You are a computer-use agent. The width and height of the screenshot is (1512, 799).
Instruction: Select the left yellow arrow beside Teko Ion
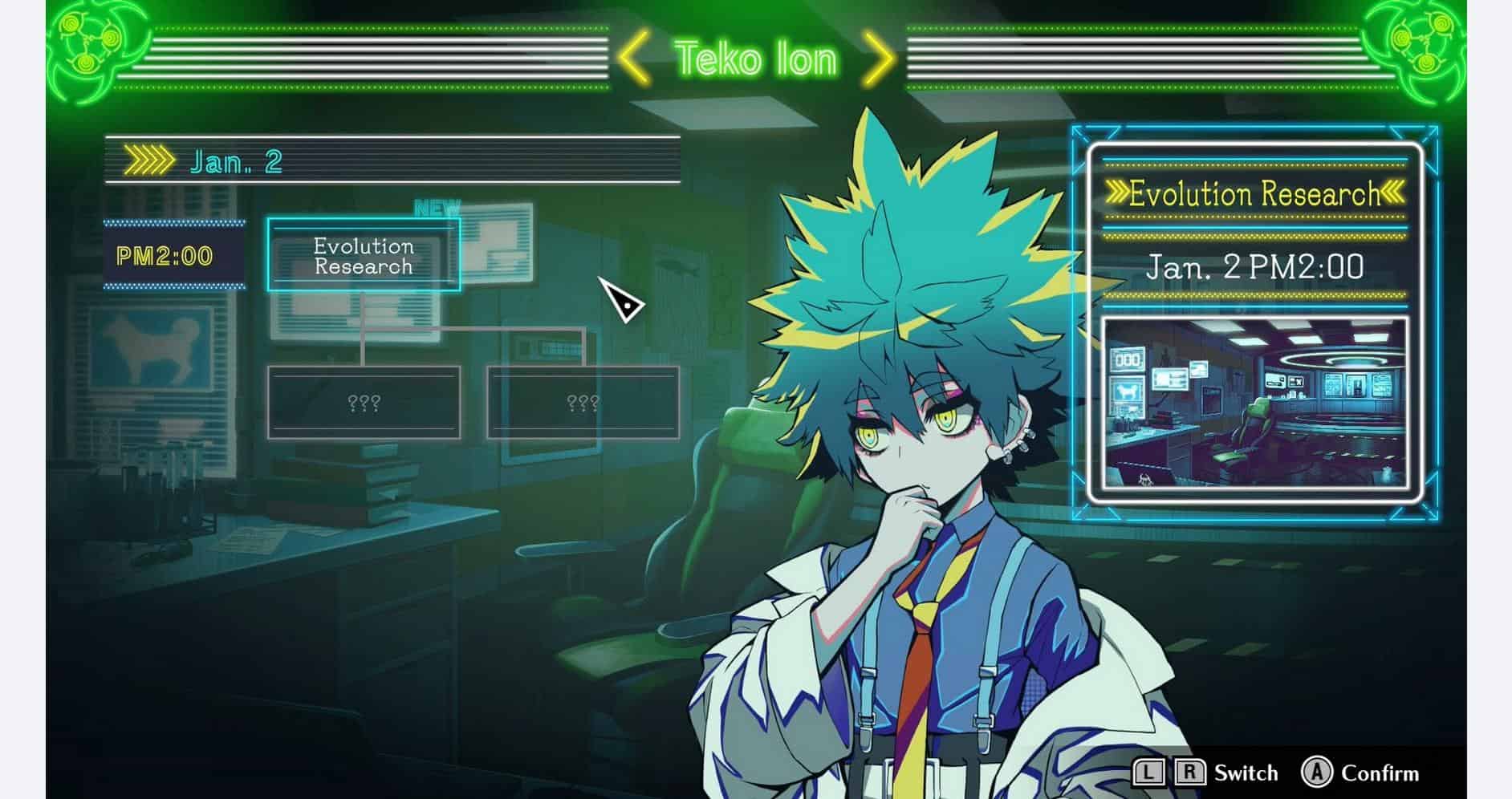click(x=634, y=59)
